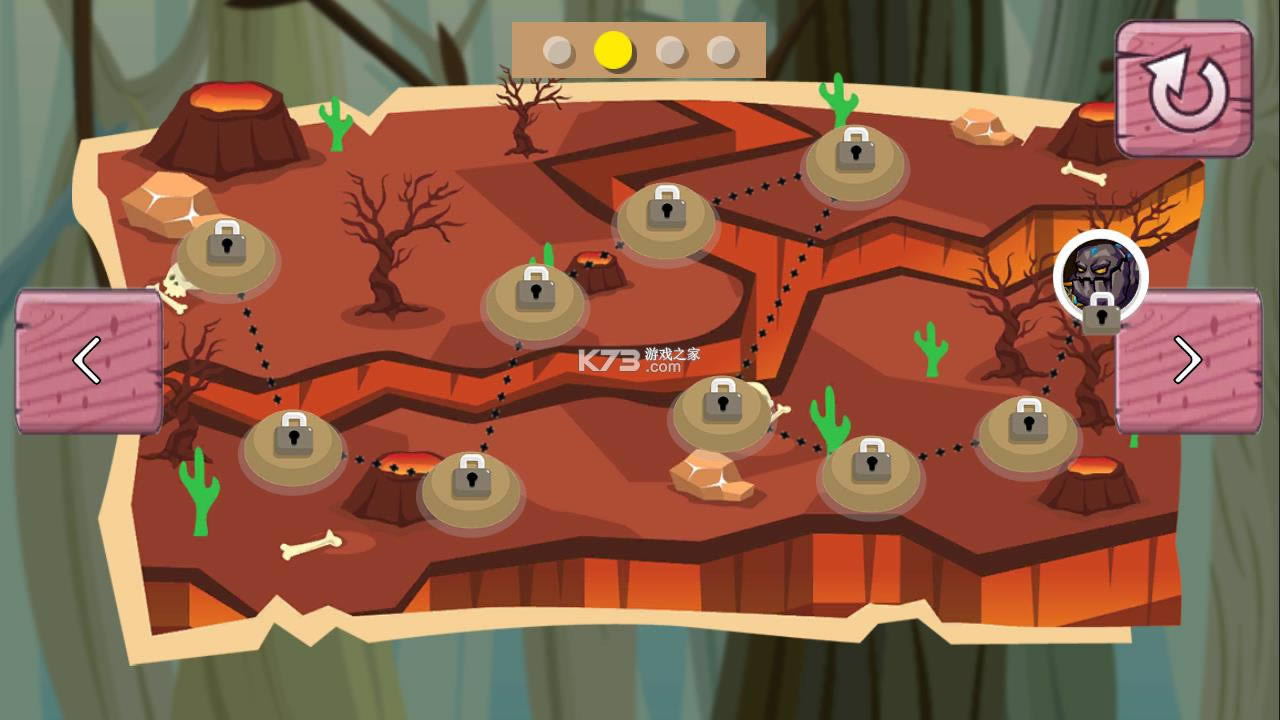Go to the previous world map

point(88,361)
